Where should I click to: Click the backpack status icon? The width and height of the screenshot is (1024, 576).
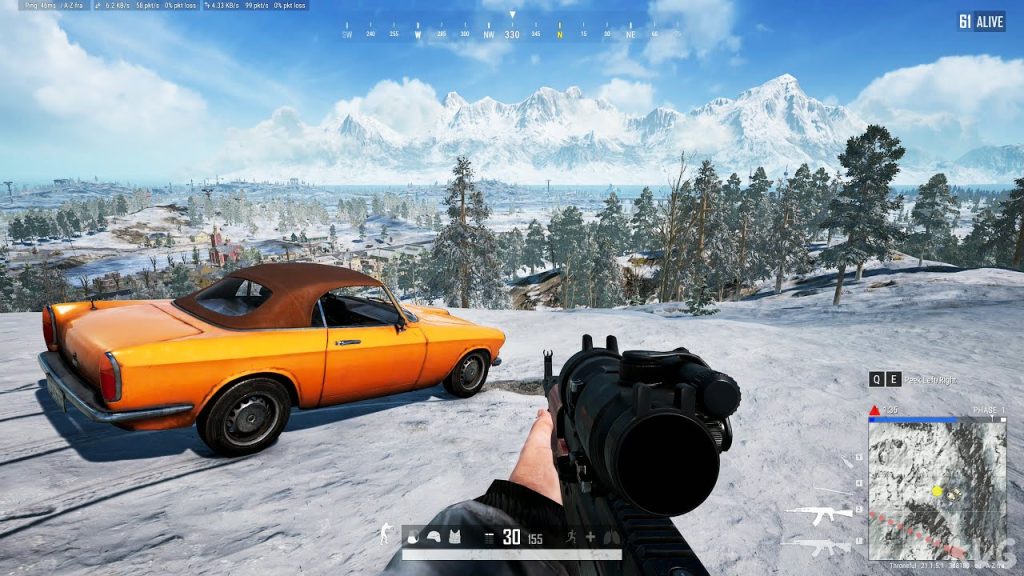click(413, 538)
